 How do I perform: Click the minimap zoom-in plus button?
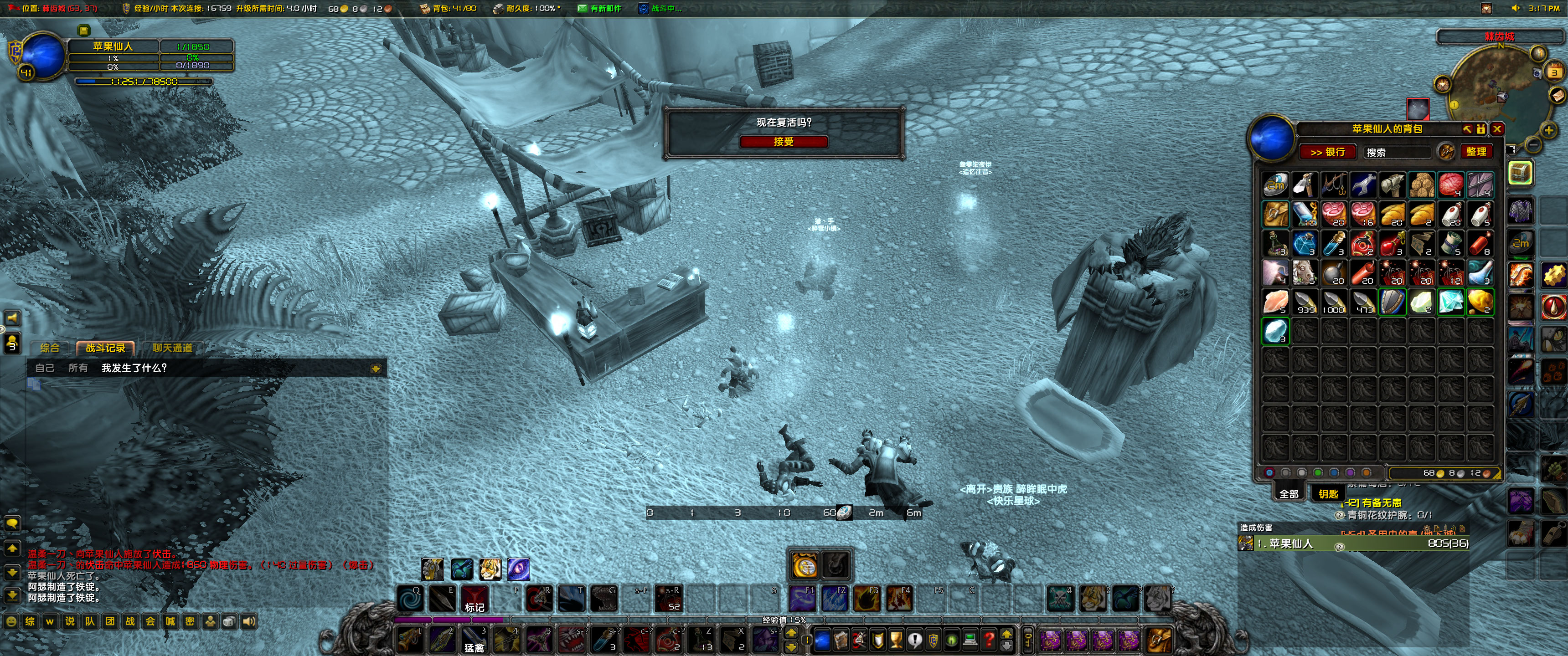(x=1549, y=130)
